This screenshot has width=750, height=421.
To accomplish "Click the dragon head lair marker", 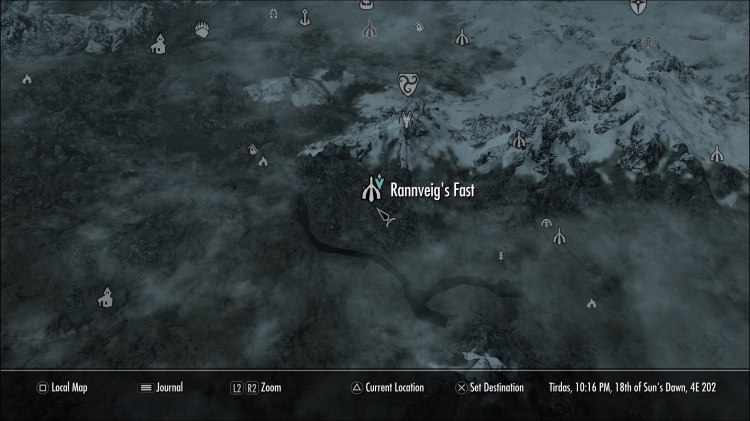I will 406,122.
